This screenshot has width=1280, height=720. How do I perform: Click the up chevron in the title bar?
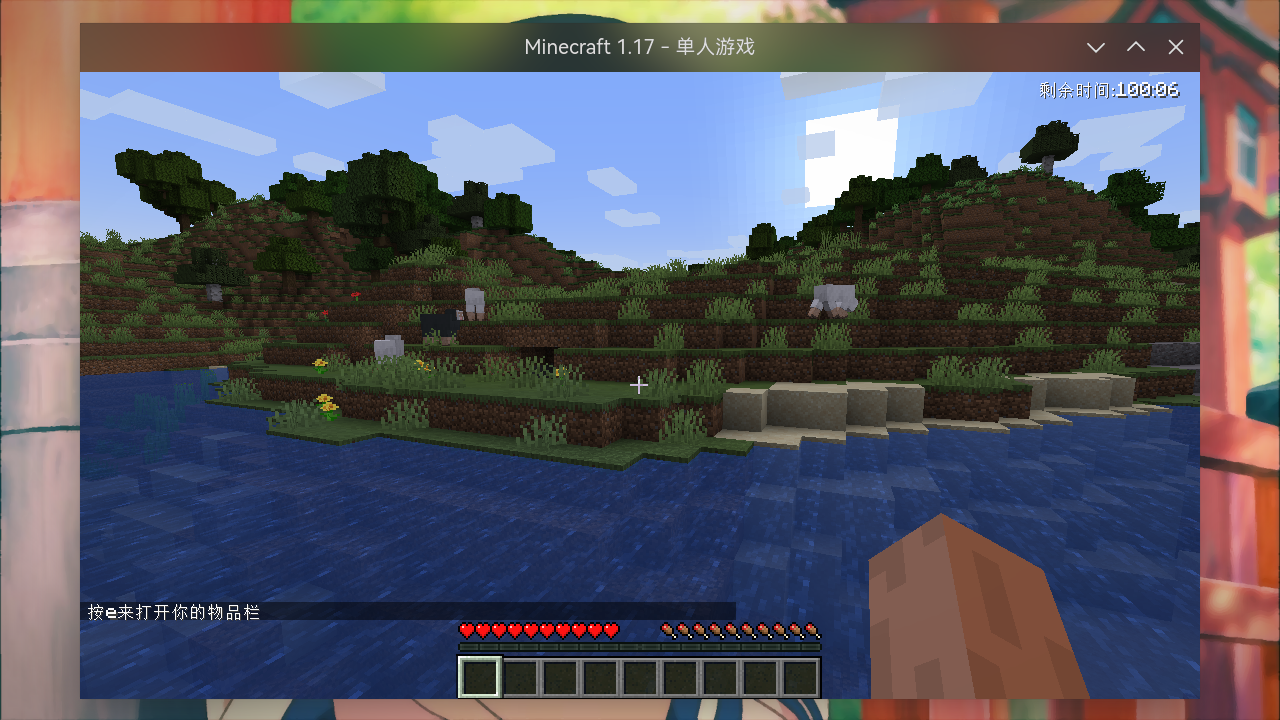tap(1136, 47)
